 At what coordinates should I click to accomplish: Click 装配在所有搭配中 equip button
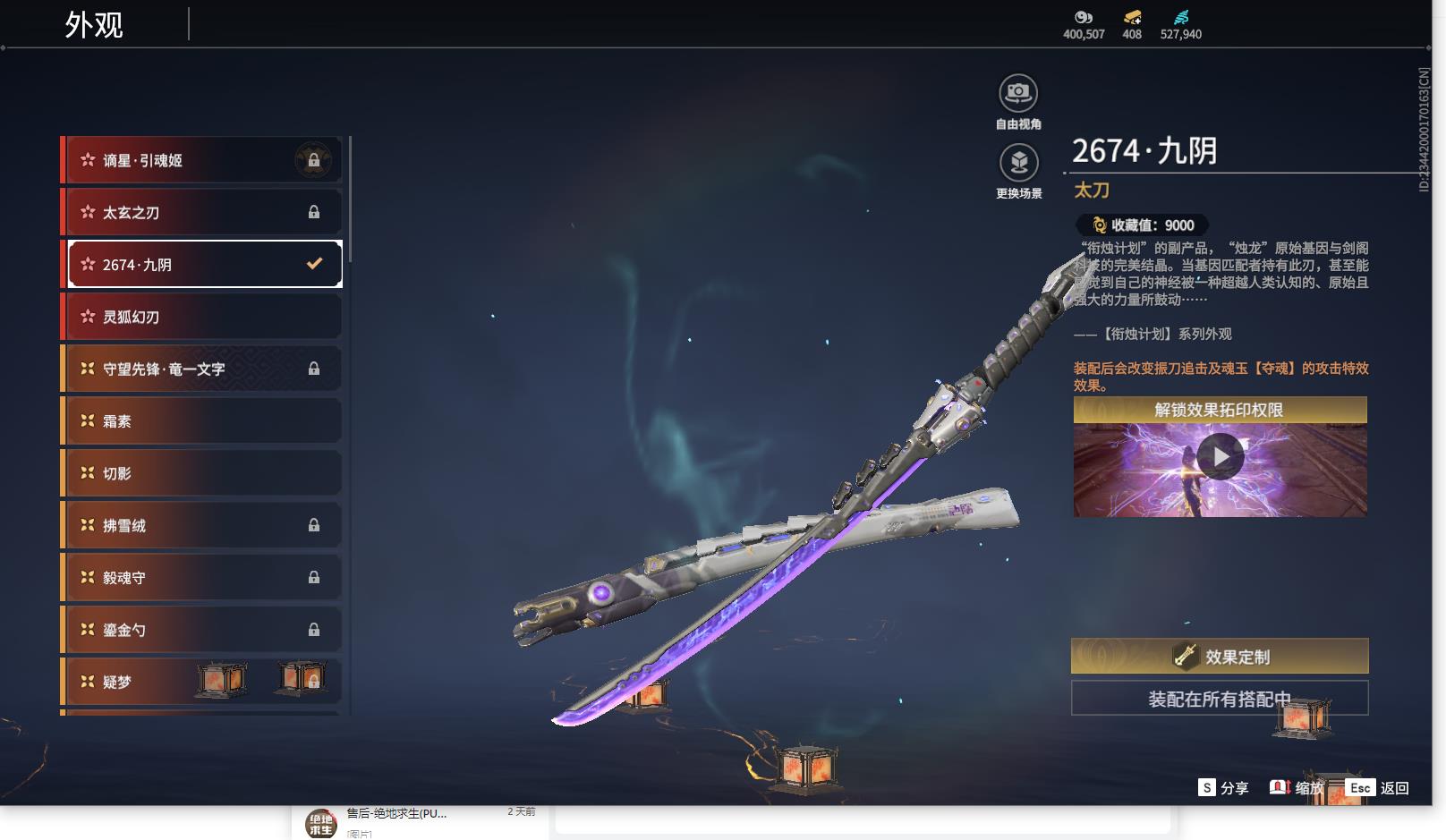click(1220, 699)
